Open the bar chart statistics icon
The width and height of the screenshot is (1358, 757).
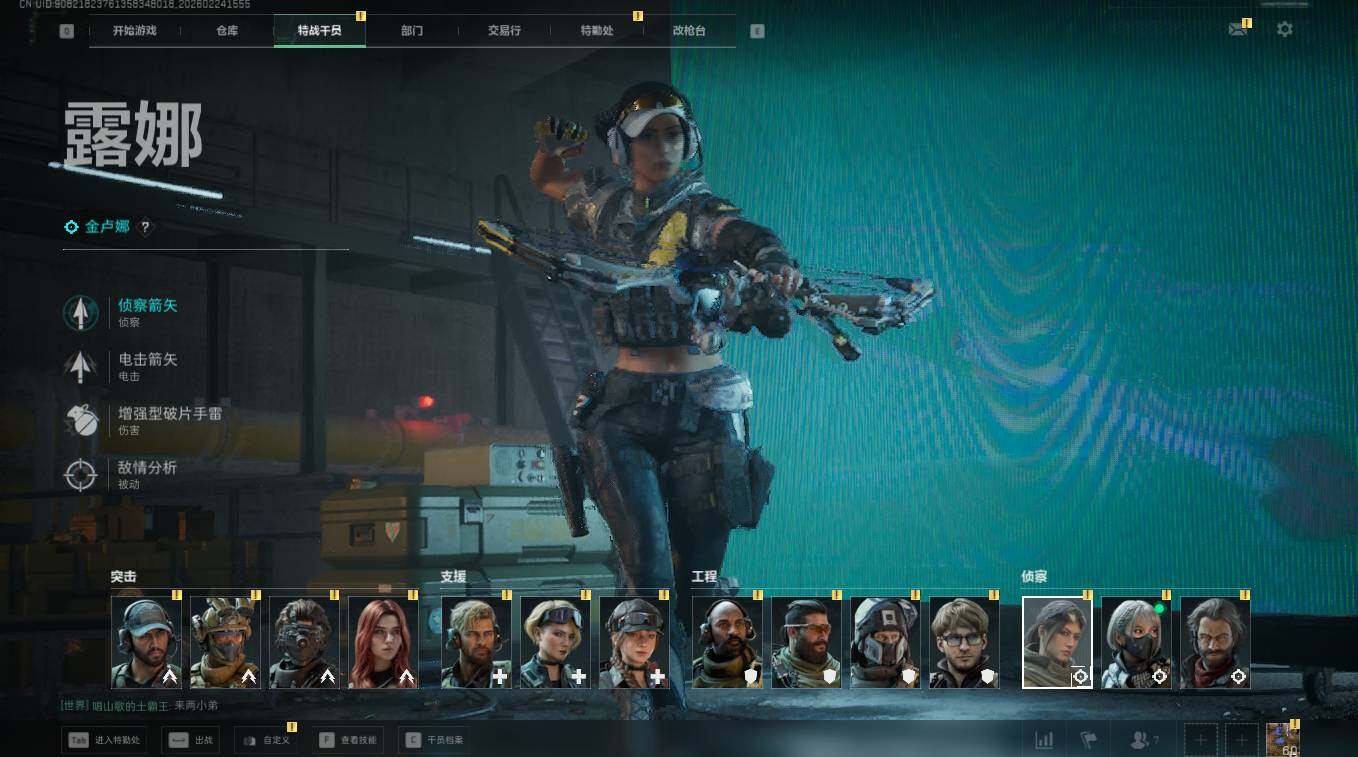tap(1044, 740)
